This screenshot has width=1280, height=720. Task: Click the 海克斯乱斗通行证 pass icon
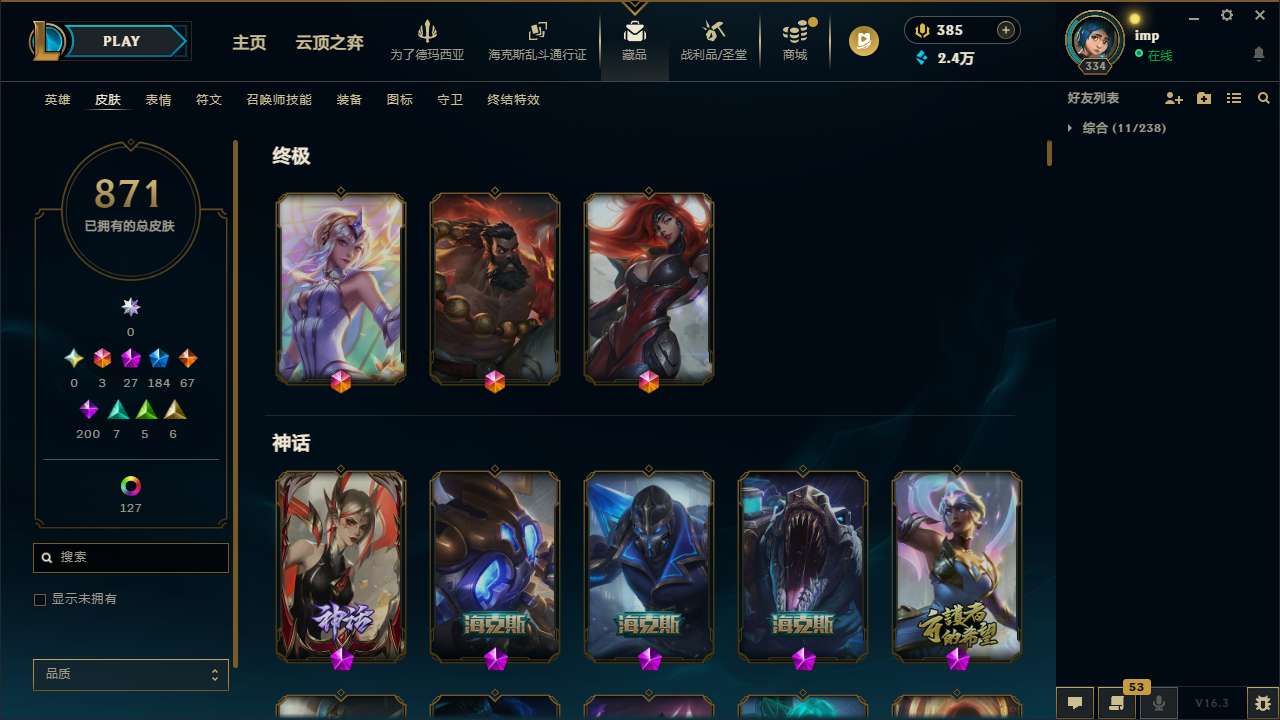pos(537,32)
